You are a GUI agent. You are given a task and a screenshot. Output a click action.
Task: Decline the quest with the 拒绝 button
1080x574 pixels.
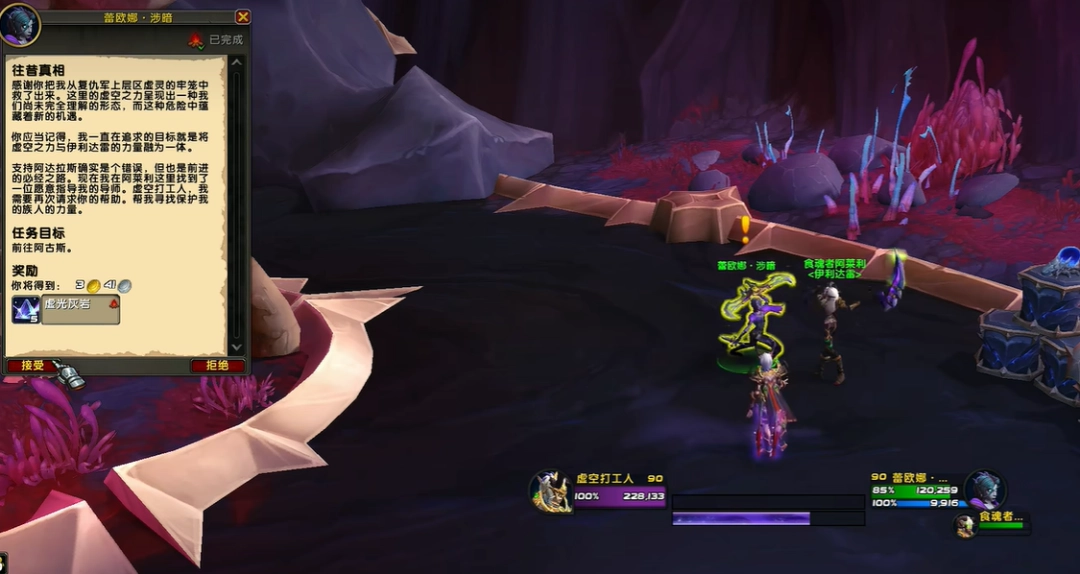click(217, 366)
